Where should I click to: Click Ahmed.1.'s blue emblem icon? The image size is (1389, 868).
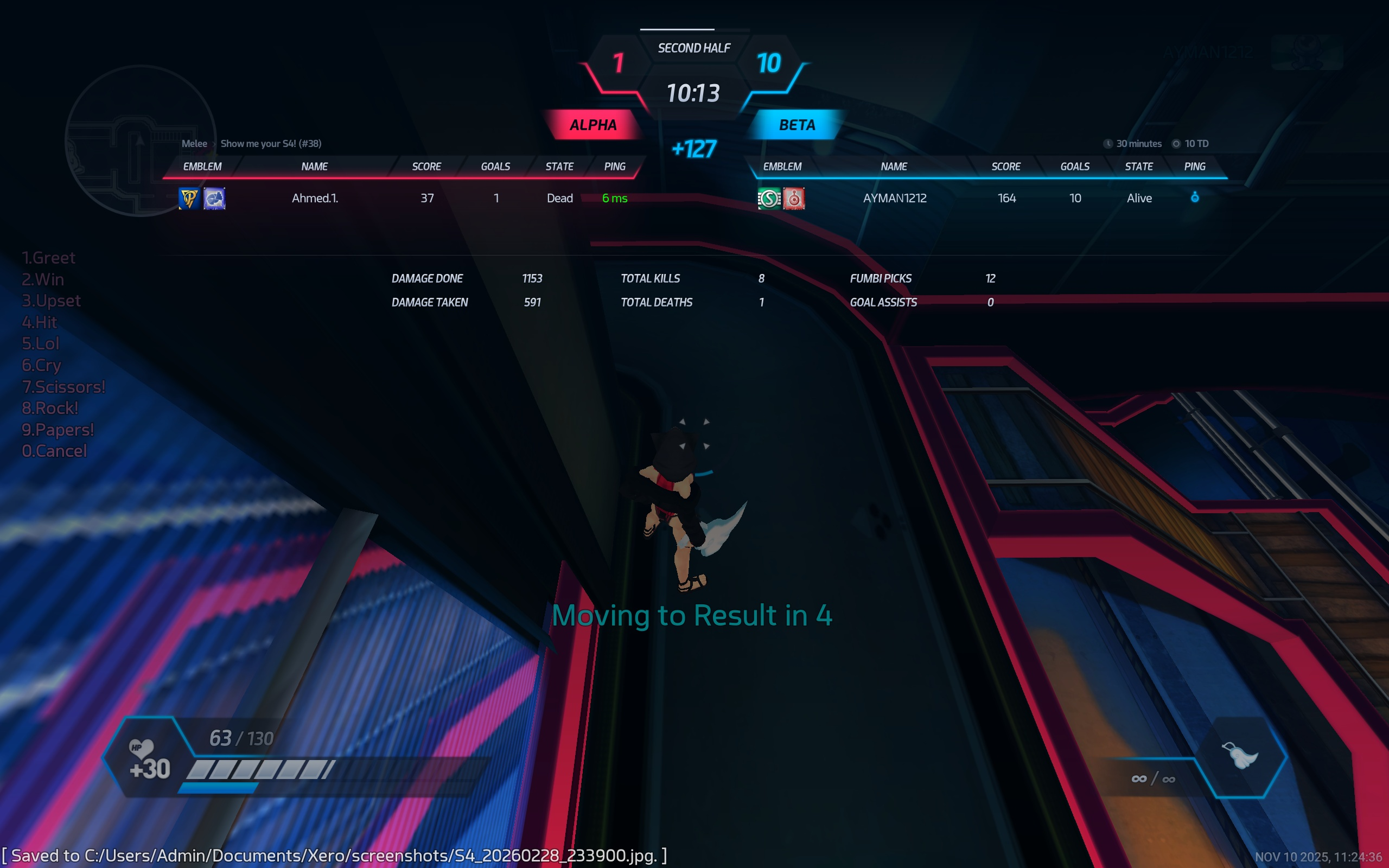pos(214,199)
